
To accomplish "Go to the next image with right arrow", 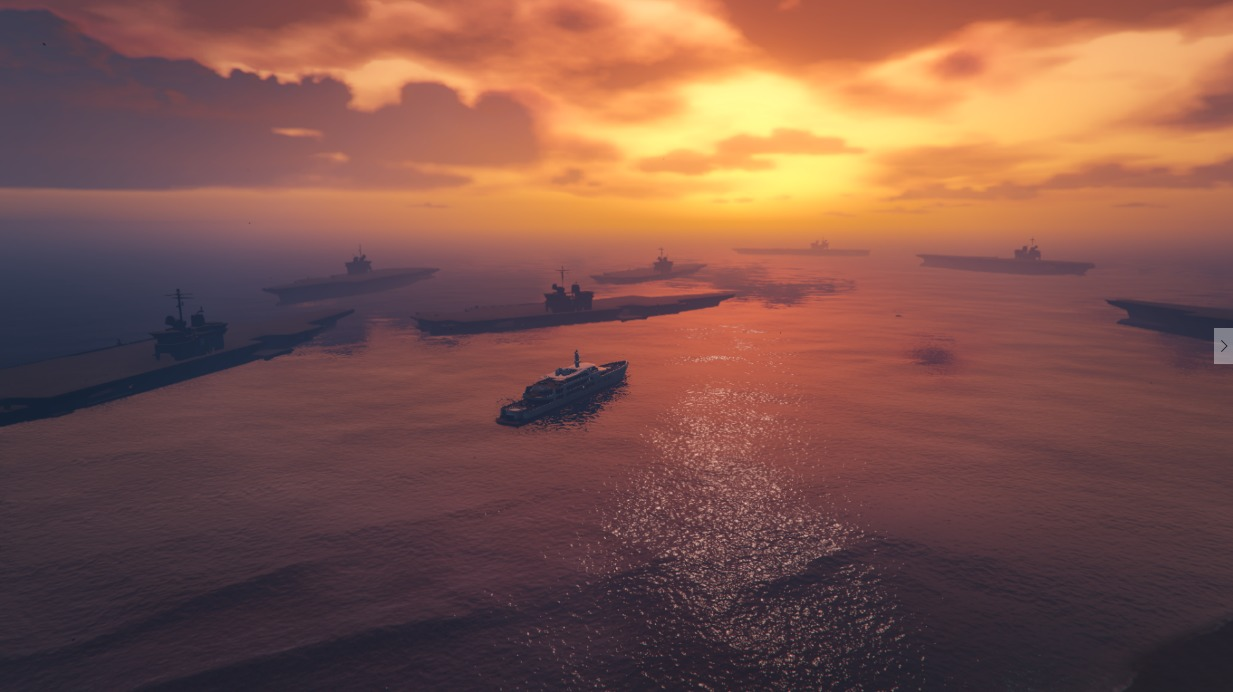I will 1223,346.
